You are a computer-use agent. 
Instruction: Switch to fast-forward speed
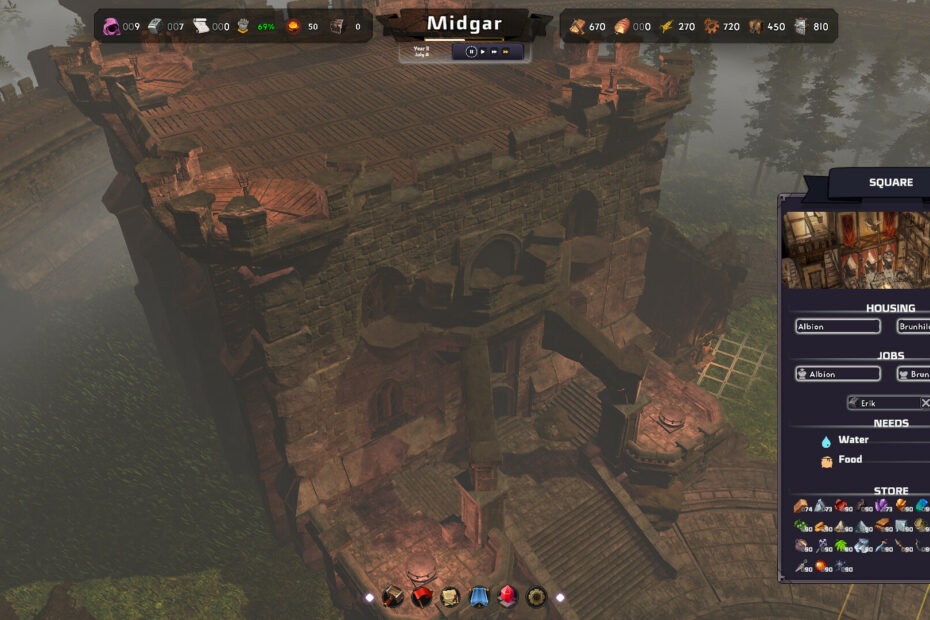494,51
